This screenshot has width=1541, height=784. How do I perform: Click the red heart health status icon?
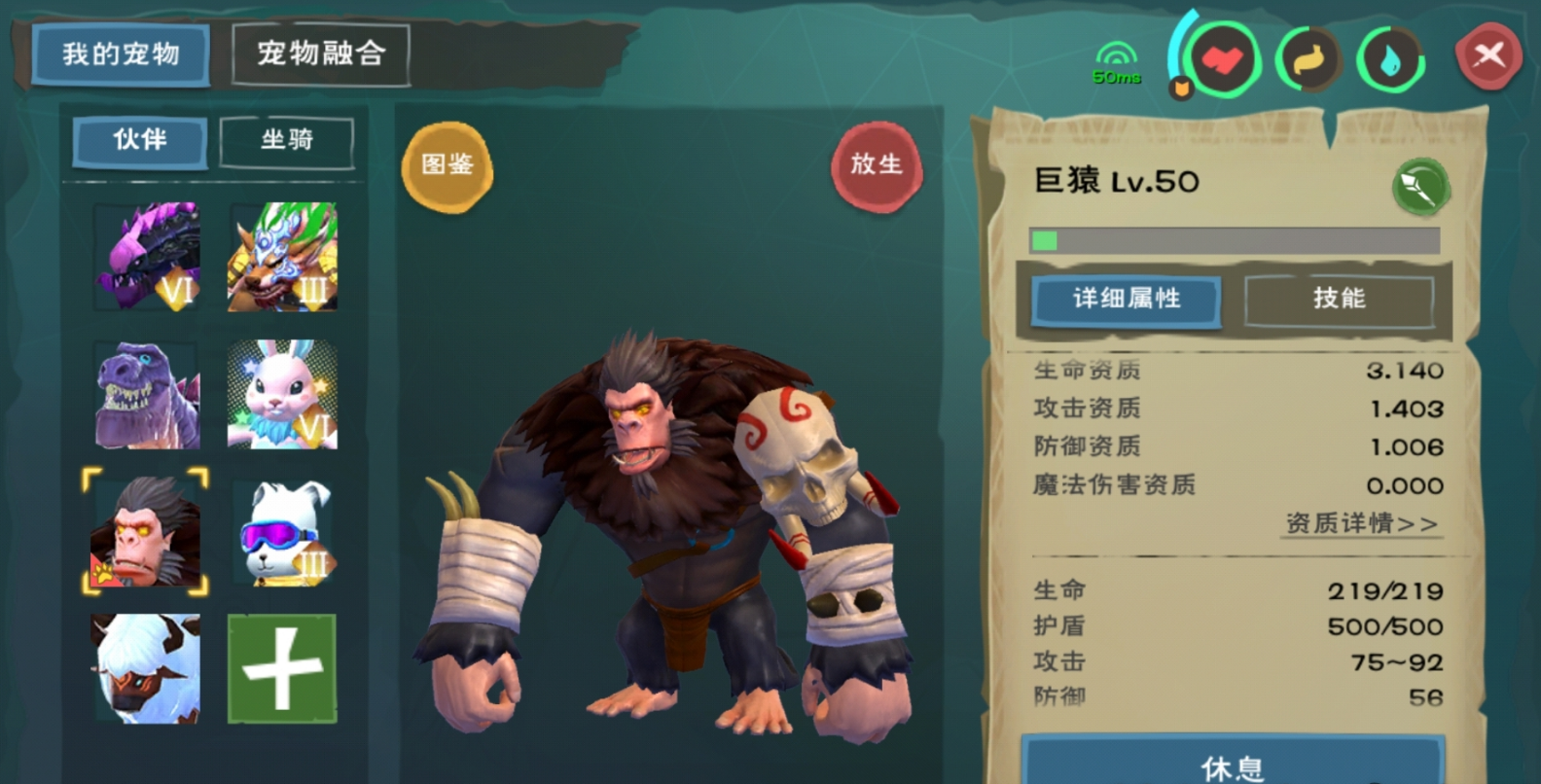click(x=1224, y=56)
